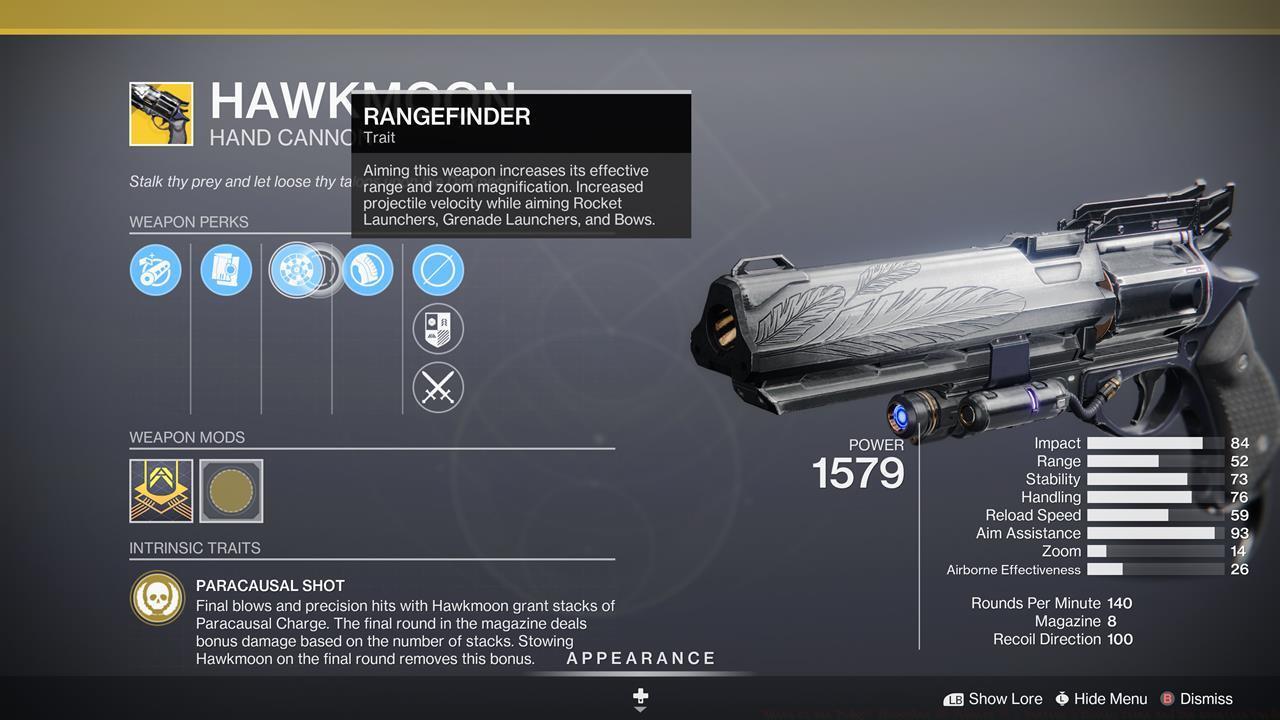This screenshot has height=720, width=1280.
Task: Choose the crossed swords tracker icon
Action: (438, 387)
